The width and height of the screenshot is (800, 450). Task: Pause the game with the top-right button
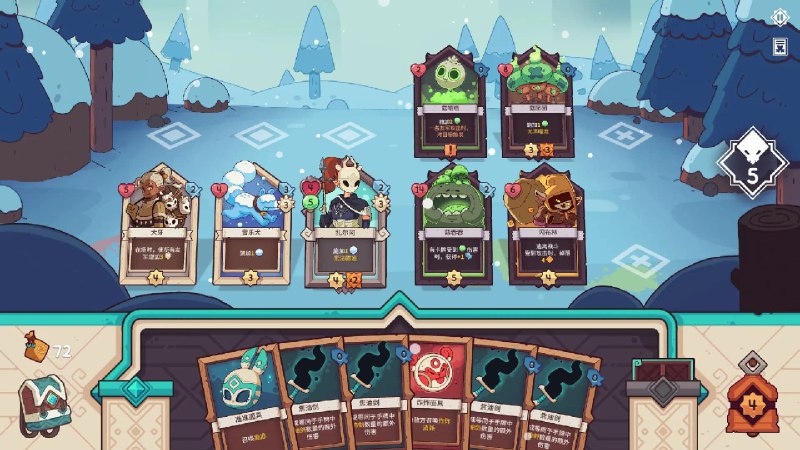coord(780,17)
